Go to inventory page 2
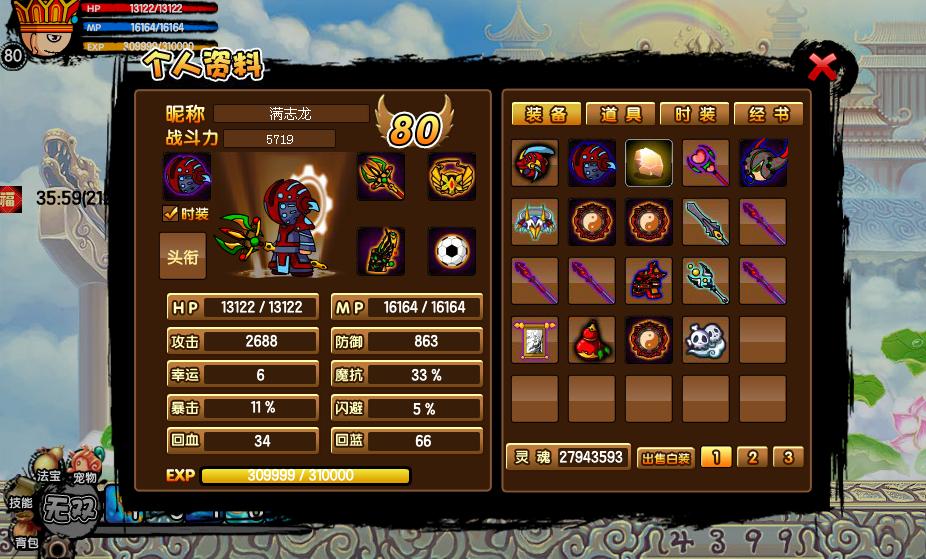926x559 pixels. click(x=752, y=457)
